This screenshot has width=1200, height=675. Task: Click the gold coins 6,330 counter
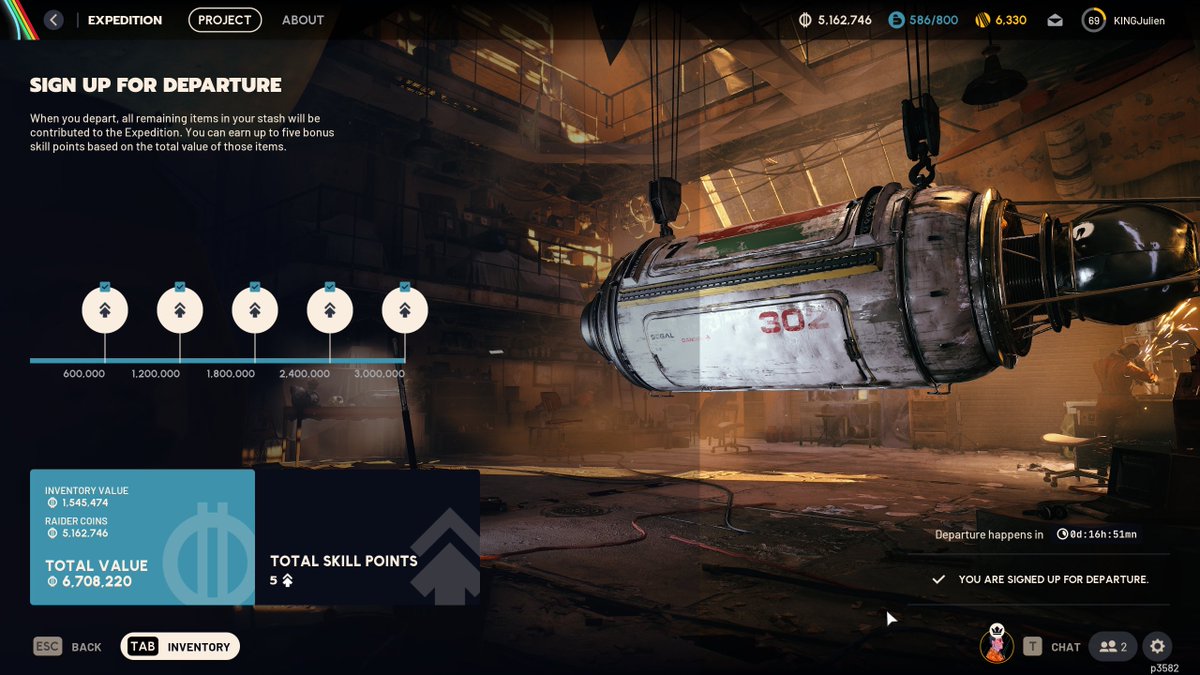(x=1001, y=20)
